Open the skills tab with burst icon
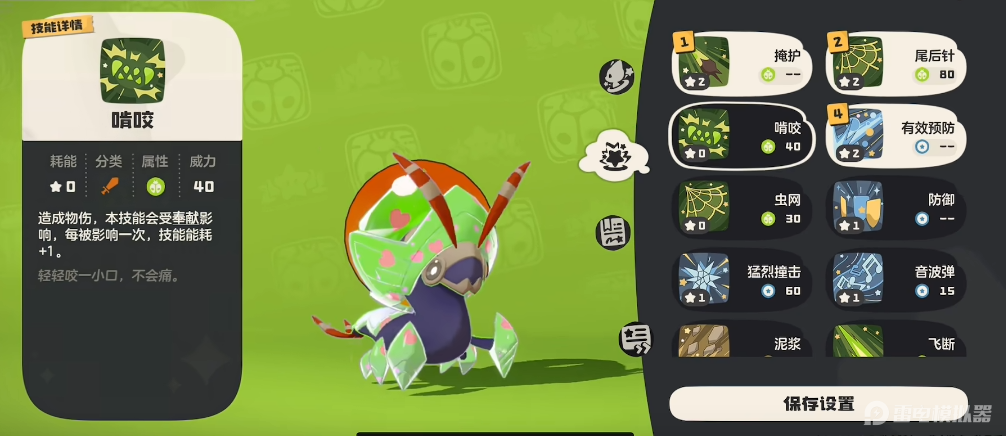 point(611,154)
